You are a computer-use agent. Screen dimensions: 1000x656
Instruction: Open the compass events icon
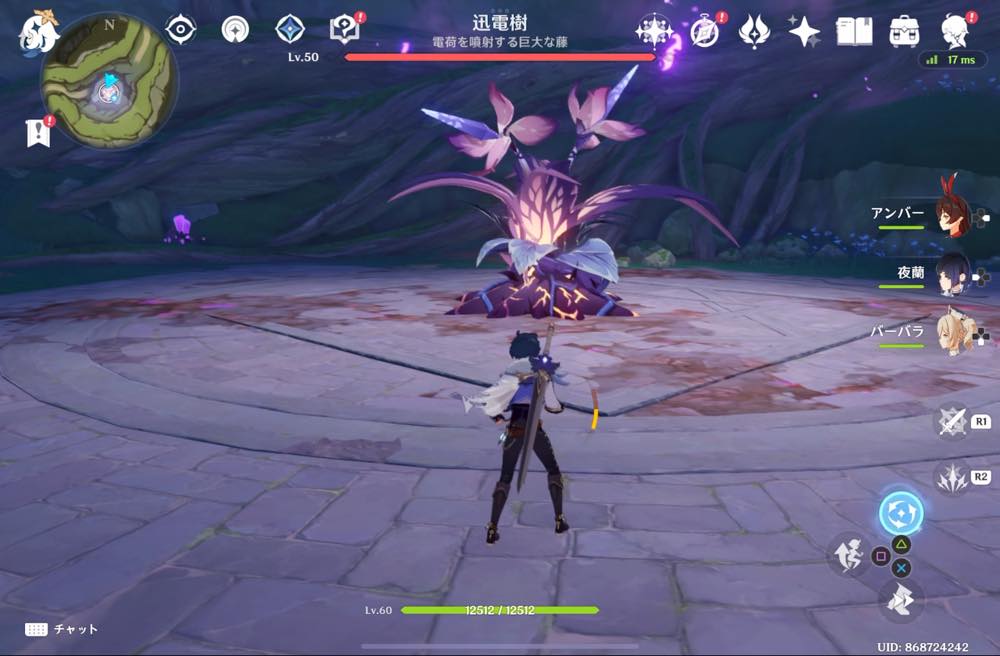pyautogui.click(x=705, y=32)
